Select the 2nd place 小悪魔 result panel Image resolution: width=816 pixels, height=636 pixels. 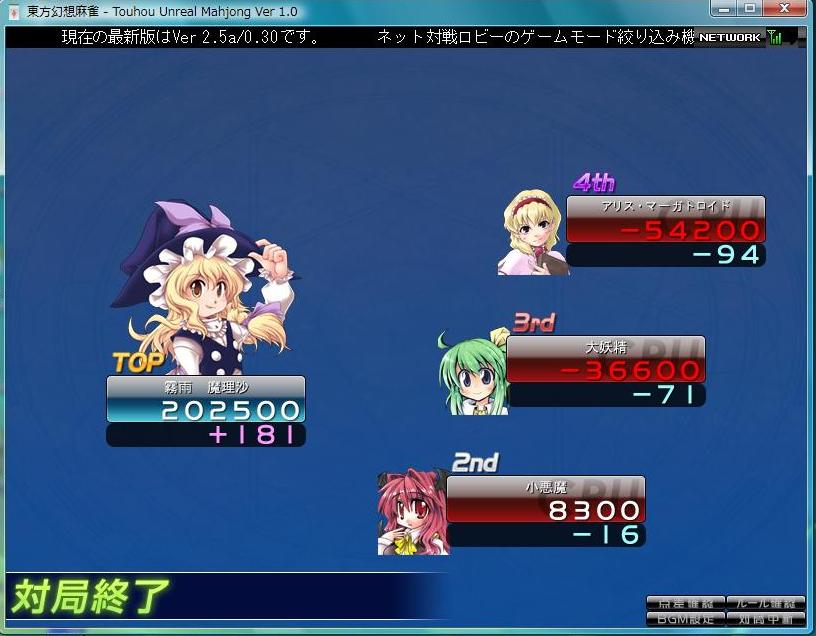[x=545, y=510]
